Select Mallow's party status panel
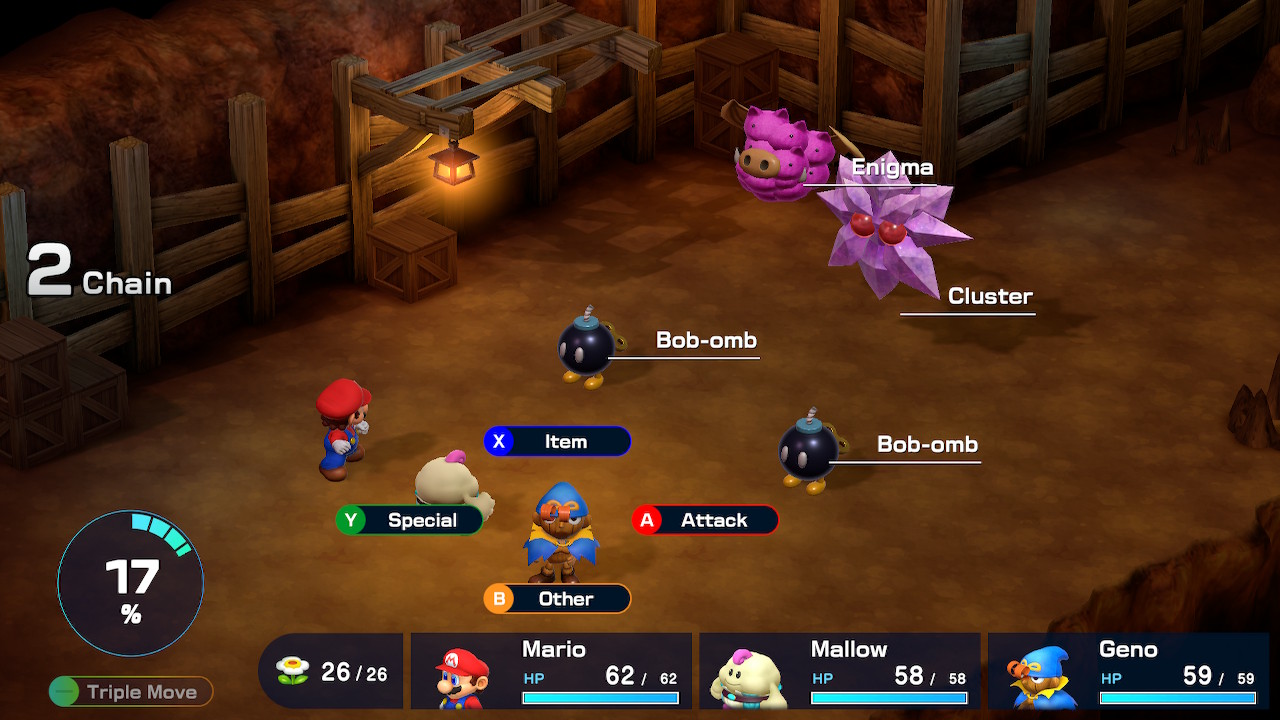 coord(839,671)
